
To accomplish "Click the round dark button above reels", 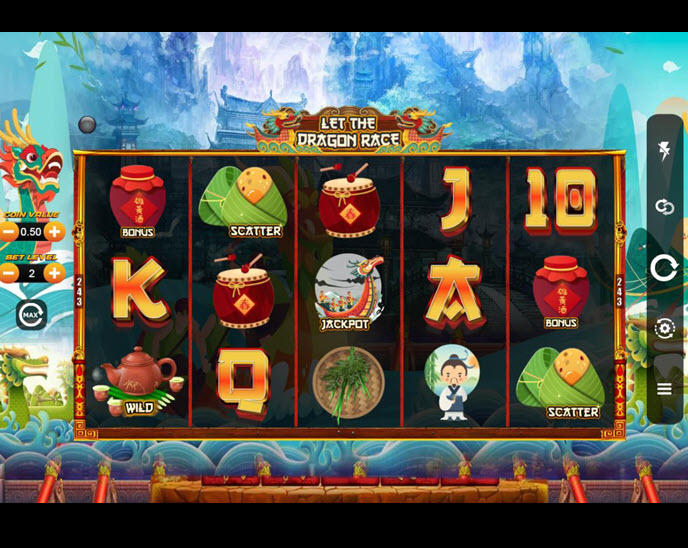I will click(88, 124).
